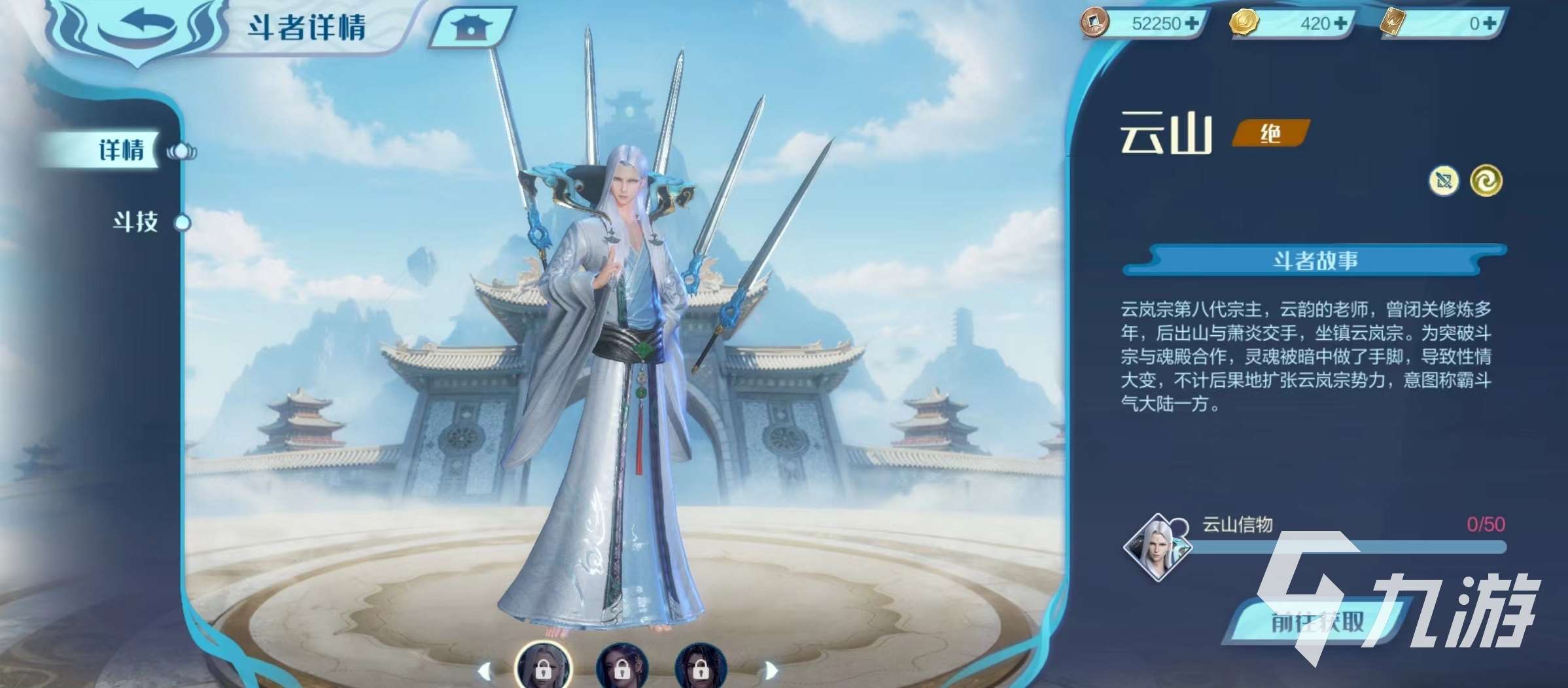Pick the locked dark-haired fighter portrait
The height and width of the screenshot is (688, 1568).
coord(700,668)
